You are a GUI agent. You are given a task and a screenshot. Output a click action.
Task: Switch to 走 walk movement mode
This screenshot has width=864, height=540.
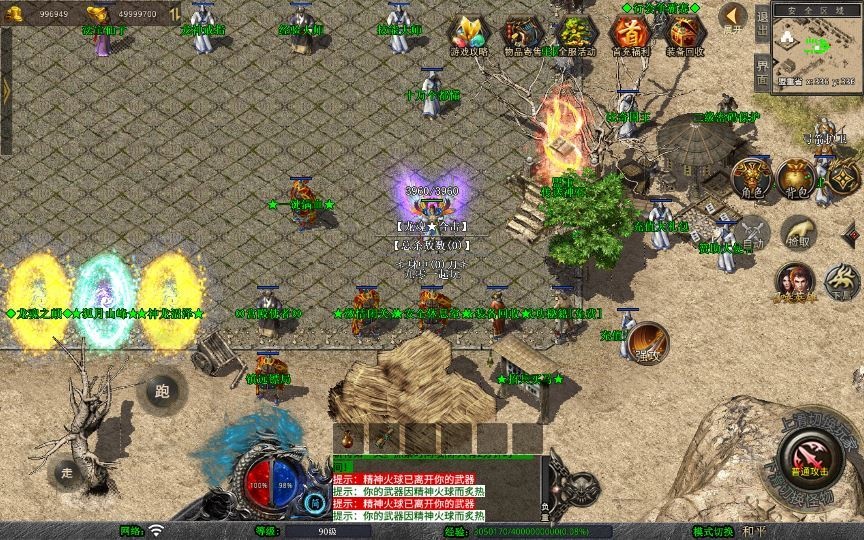68,470
